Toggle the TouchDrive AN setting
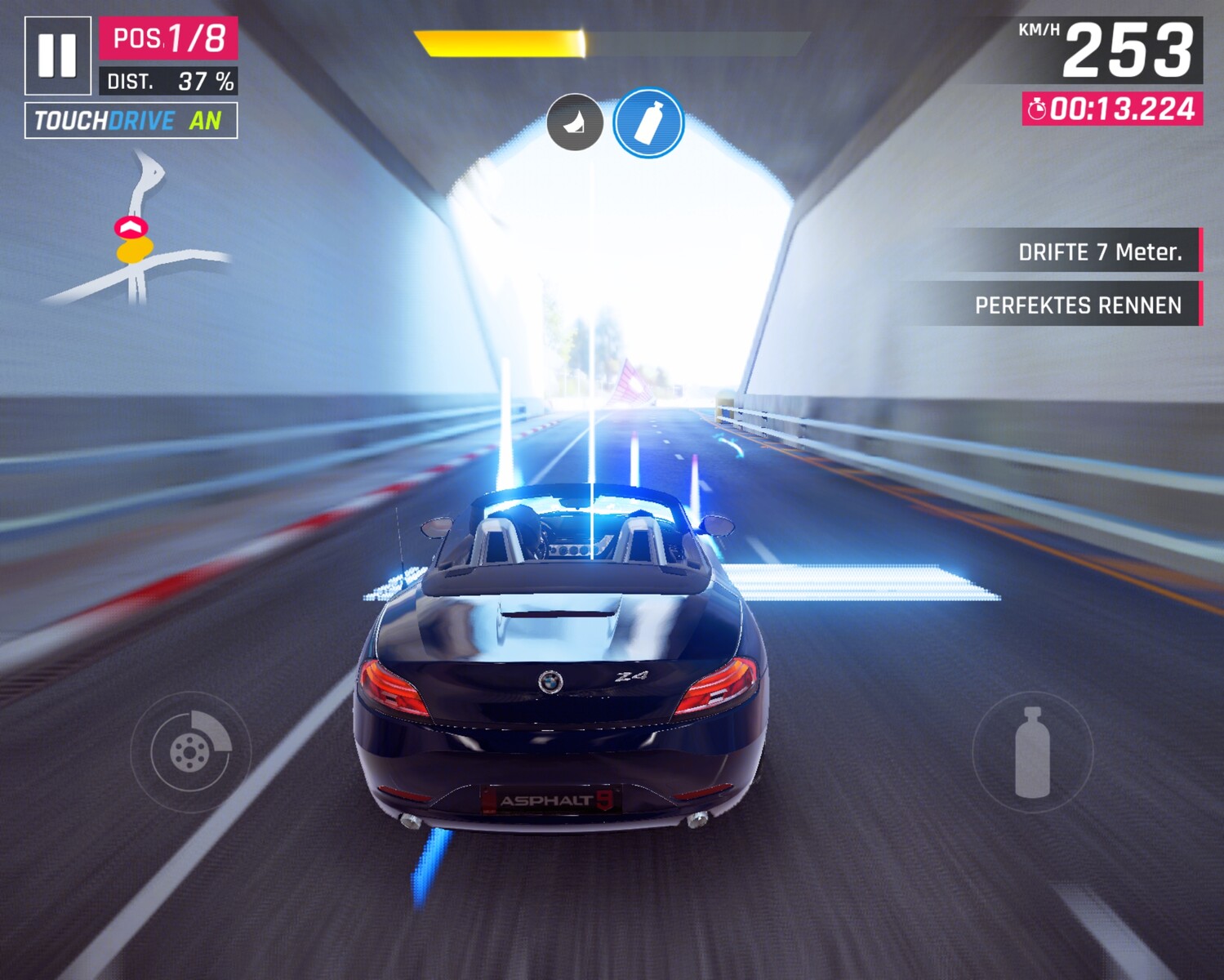This screenshot has width=1224, height=980. 131,121
